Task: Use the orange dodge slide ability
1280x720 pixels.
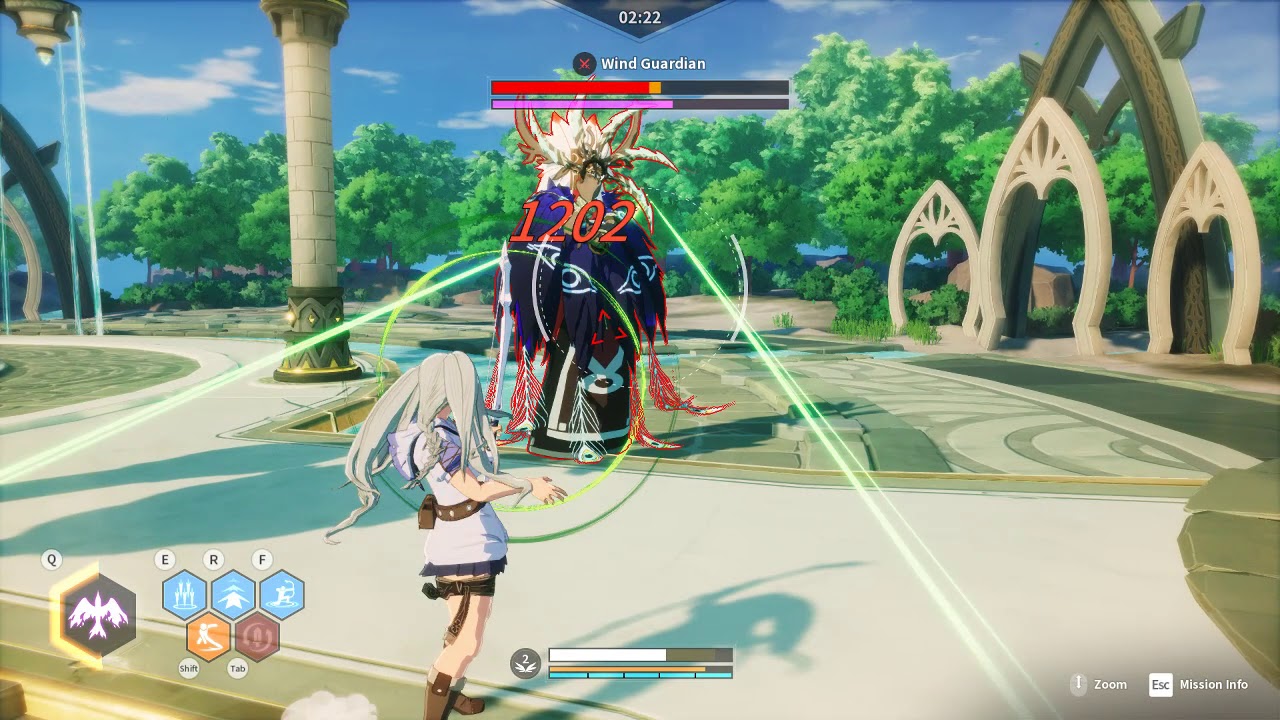Action: [209, 636]
